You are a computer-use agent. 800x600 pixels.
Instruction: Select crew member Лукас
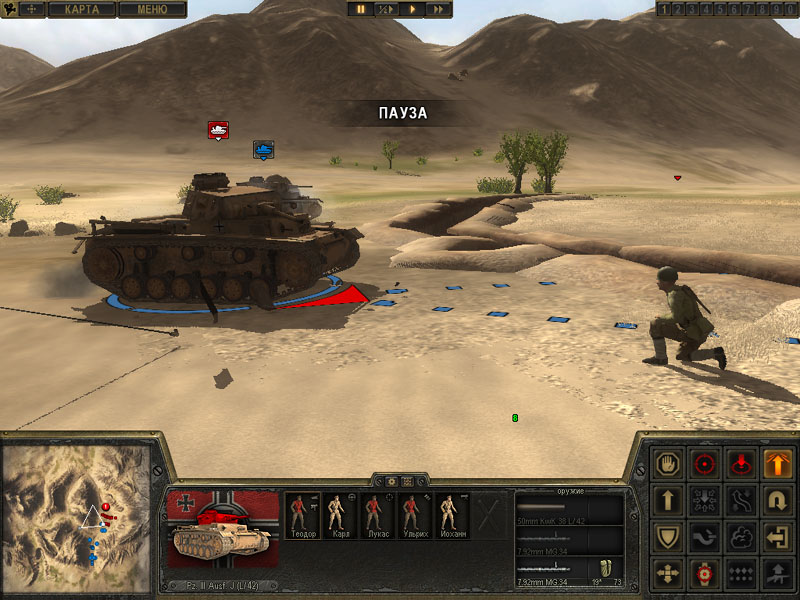click(375, 517)
